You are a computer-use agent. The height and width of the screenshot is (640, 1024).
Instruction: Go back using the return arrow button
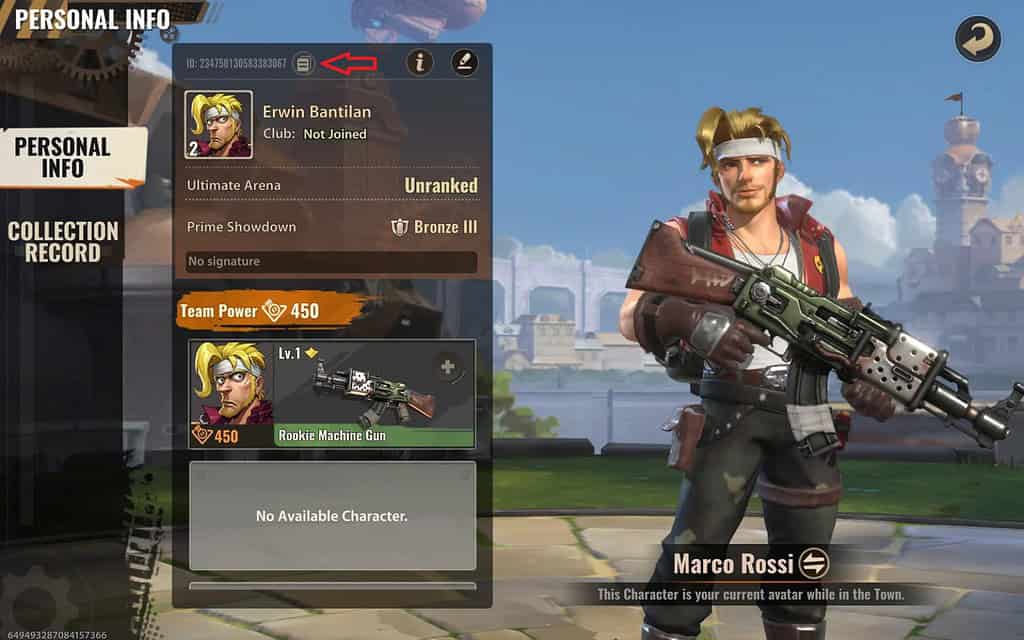pyautogui.click(x=977, y=39)
